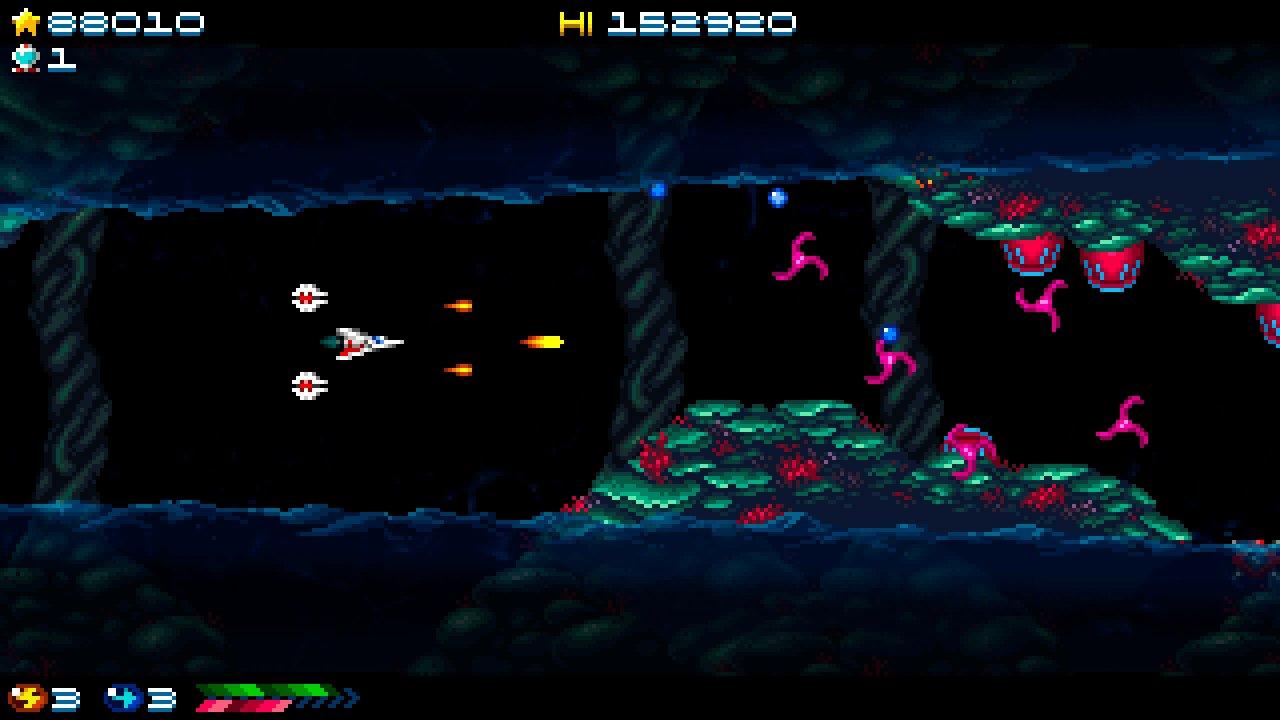Click the player's white spaceship
This screenshot has width=1280, height=720.
click(x=360, y=340)
